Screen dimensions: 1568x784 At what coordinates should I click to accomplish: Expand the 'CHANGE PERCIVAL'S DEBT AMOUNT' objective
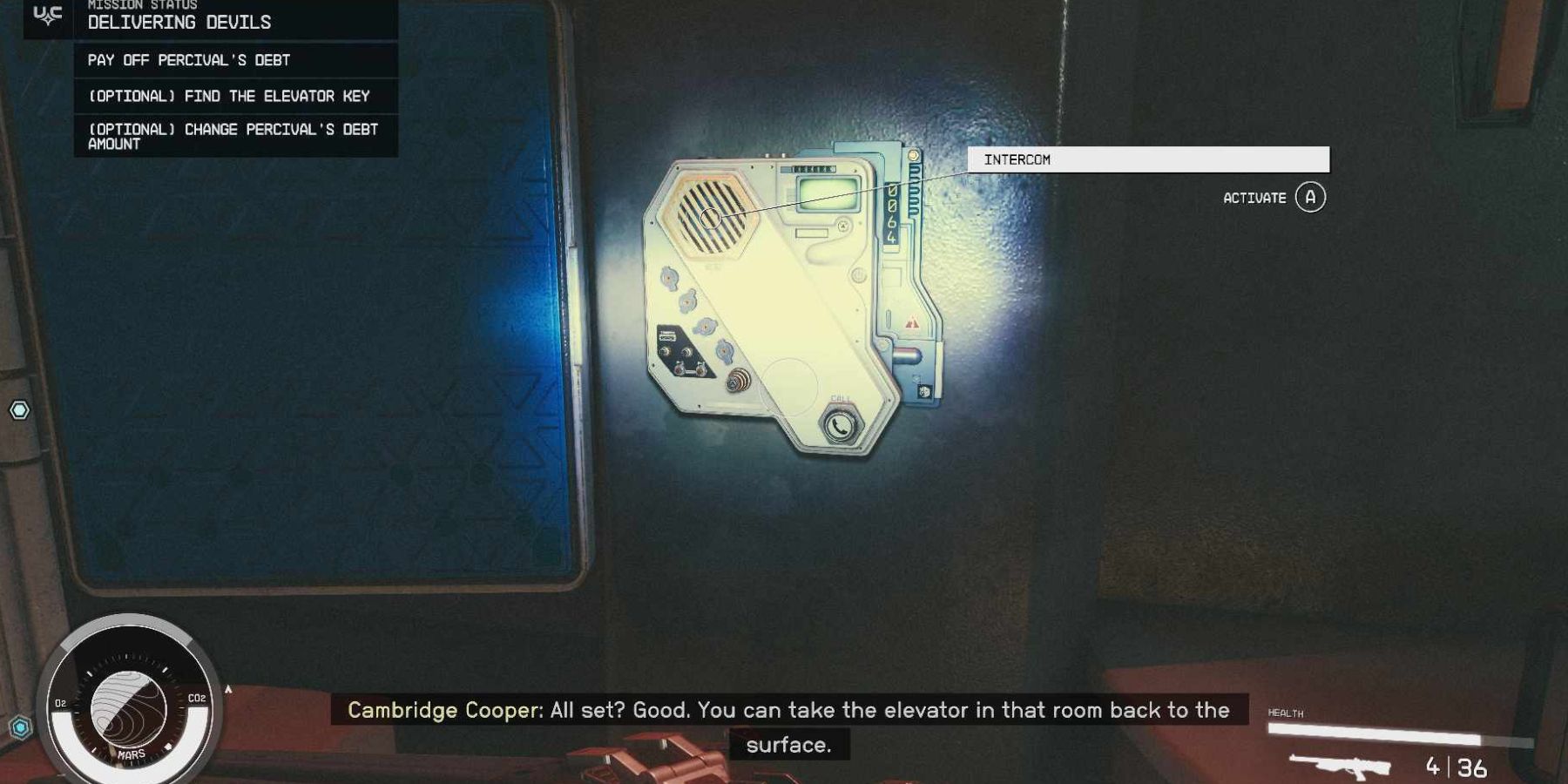click(x=233, y=137)
